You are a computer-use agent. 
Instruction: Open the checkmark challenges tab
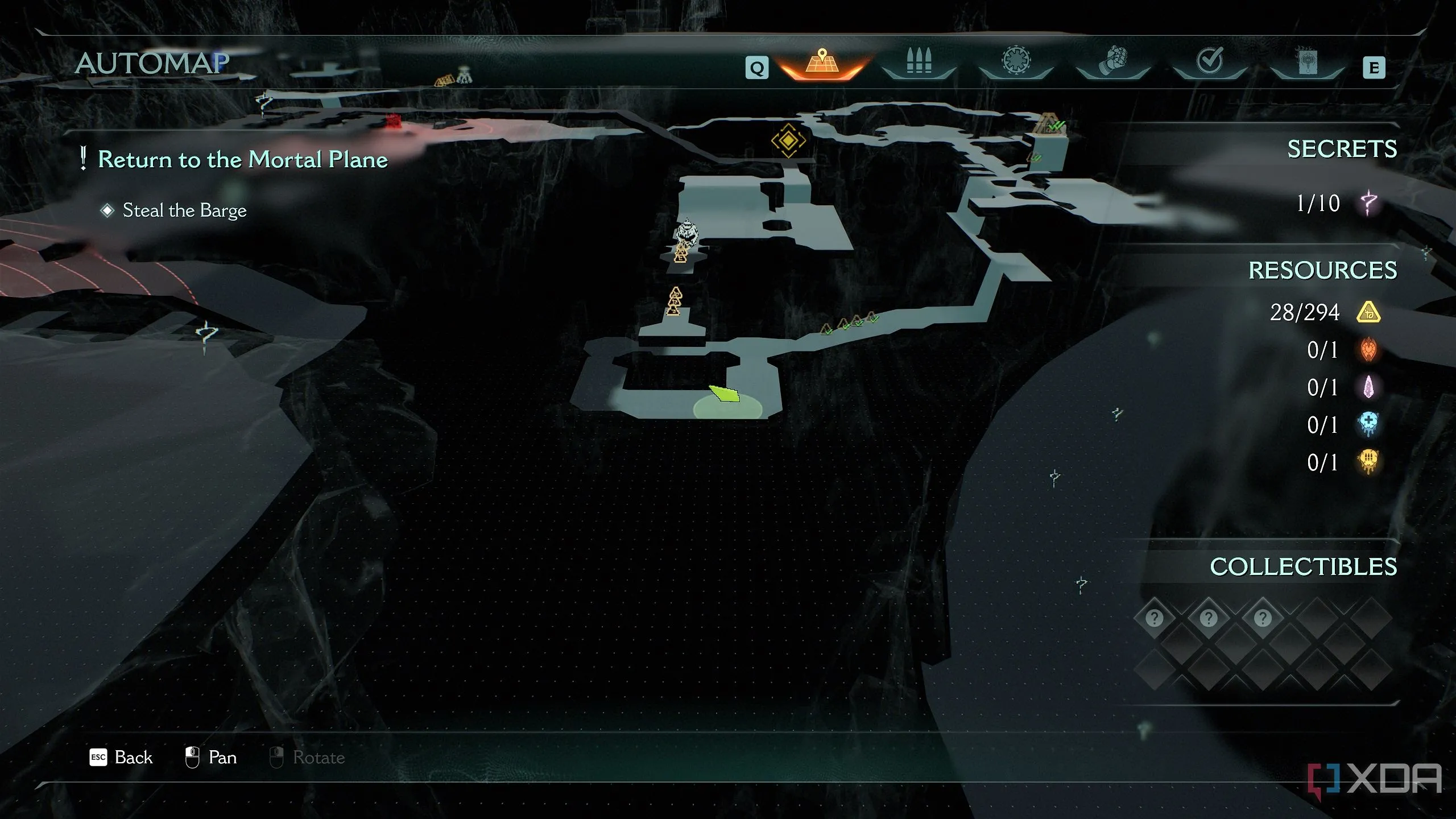[x=1210, y=60]
